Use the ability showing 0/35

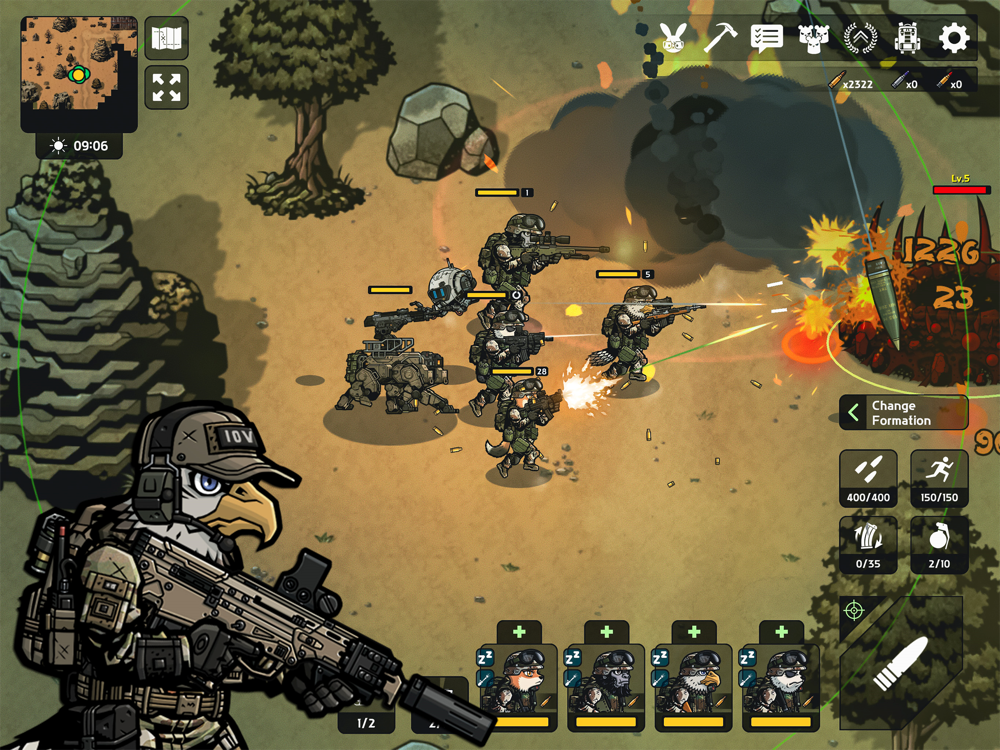pyautogui.click(x=868, y=545)
